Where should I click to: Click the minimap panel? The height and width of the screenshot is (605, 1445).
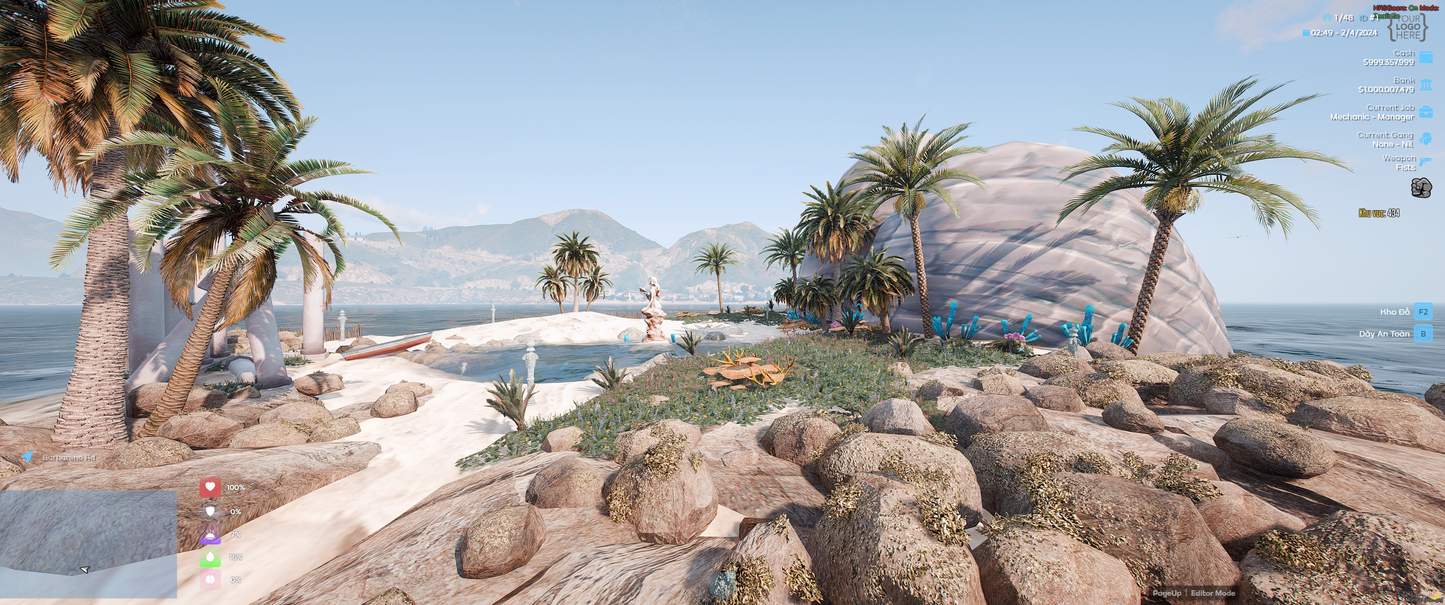88,543
